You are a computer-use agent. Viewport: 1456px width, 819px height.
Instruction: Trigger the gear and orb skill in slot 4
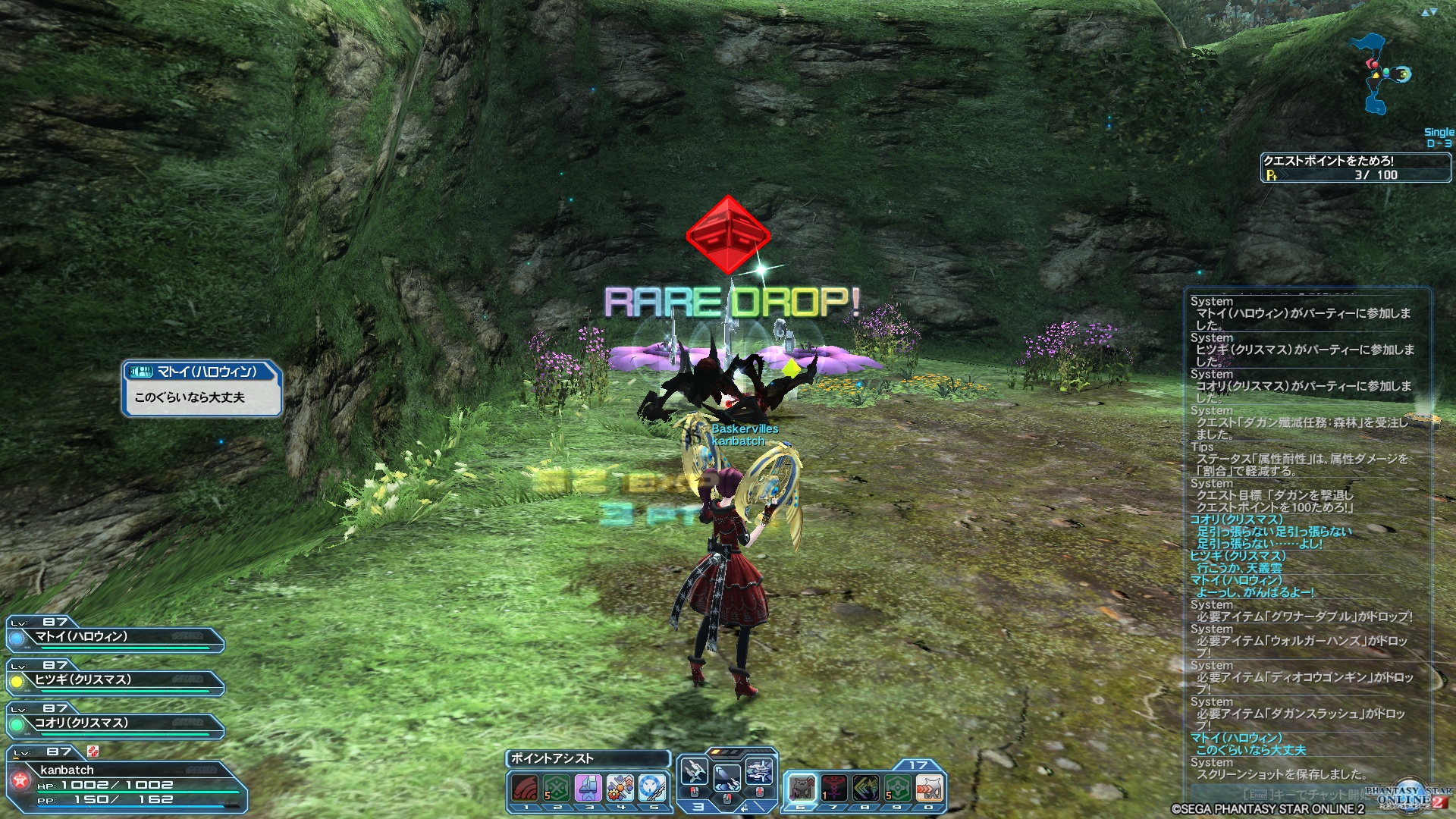620,789
